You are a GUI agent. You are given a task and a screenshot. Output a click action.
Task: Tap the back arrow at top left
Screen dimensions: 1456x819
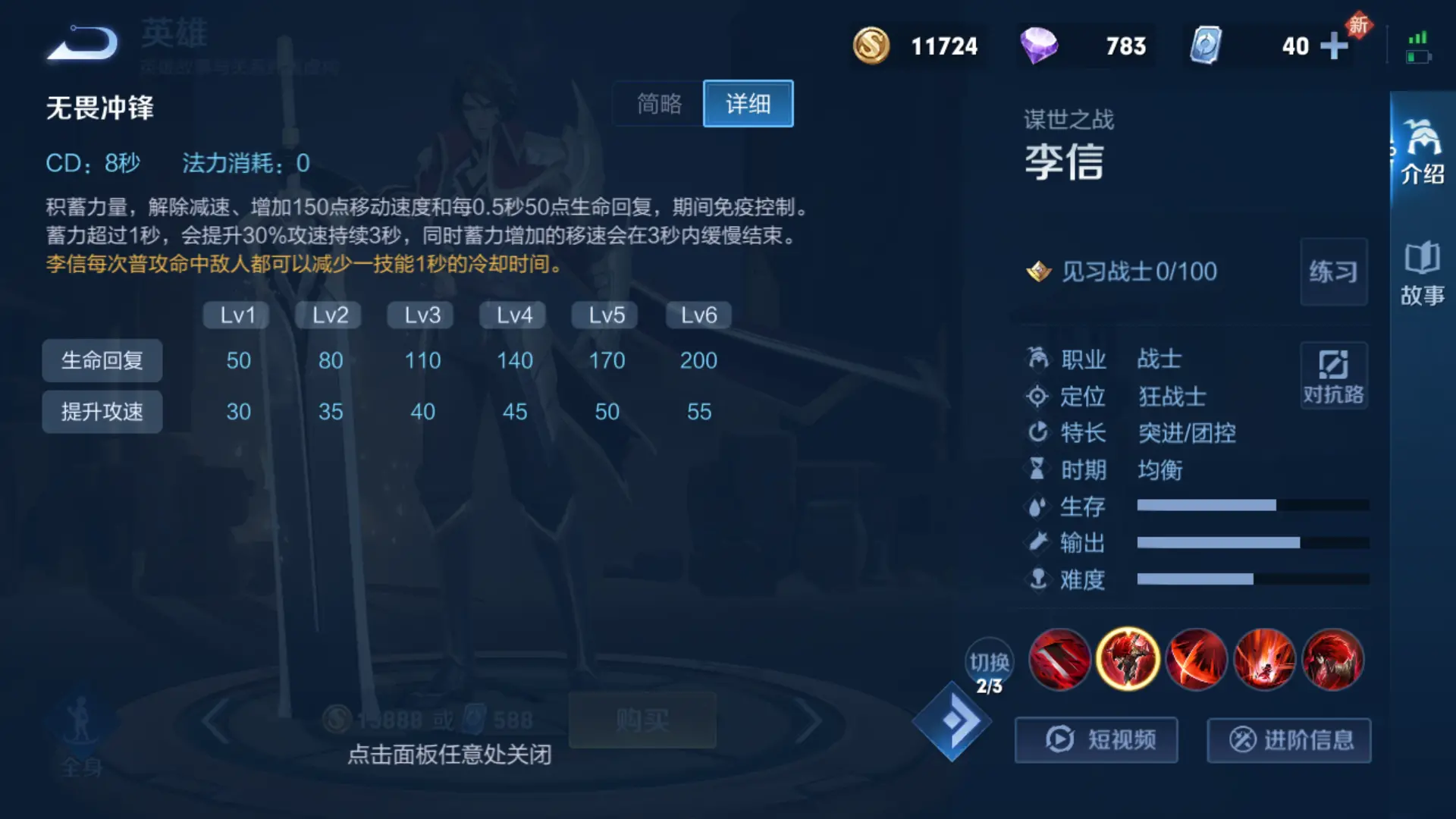pos(80,43)
